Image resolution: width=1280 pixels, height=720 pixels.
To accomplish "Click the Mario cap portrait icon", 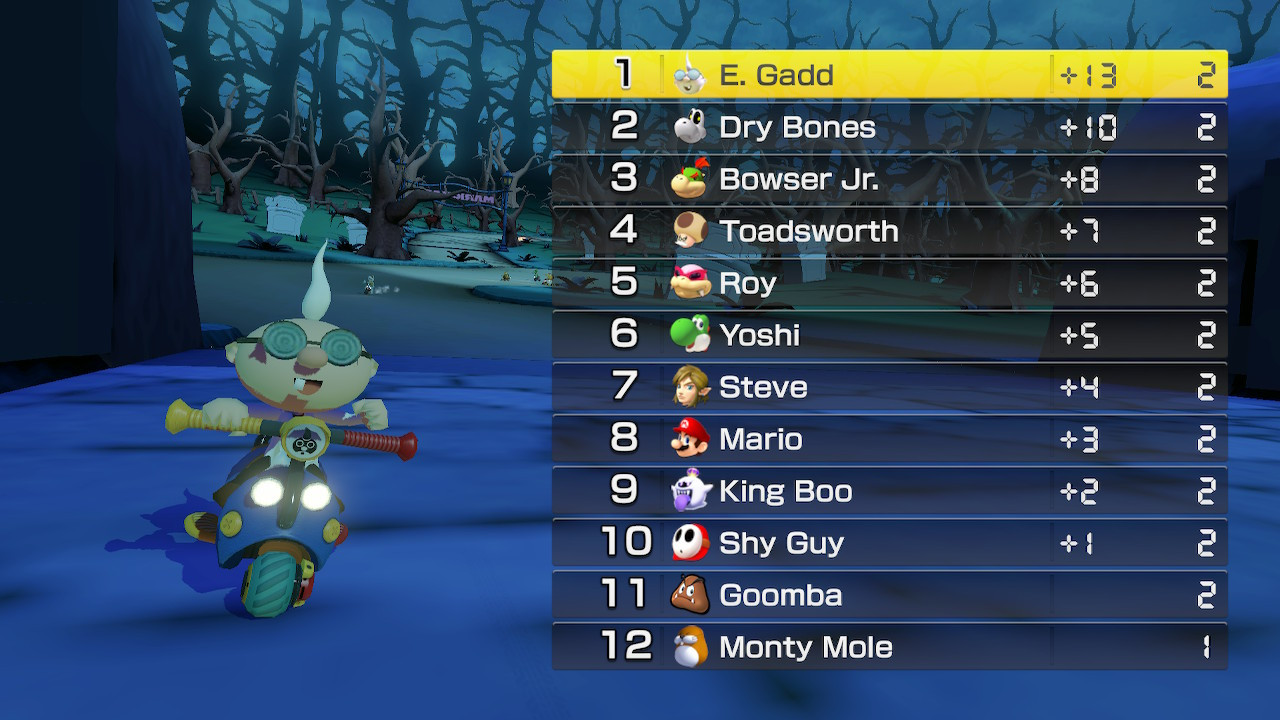I will coord(691,439).
